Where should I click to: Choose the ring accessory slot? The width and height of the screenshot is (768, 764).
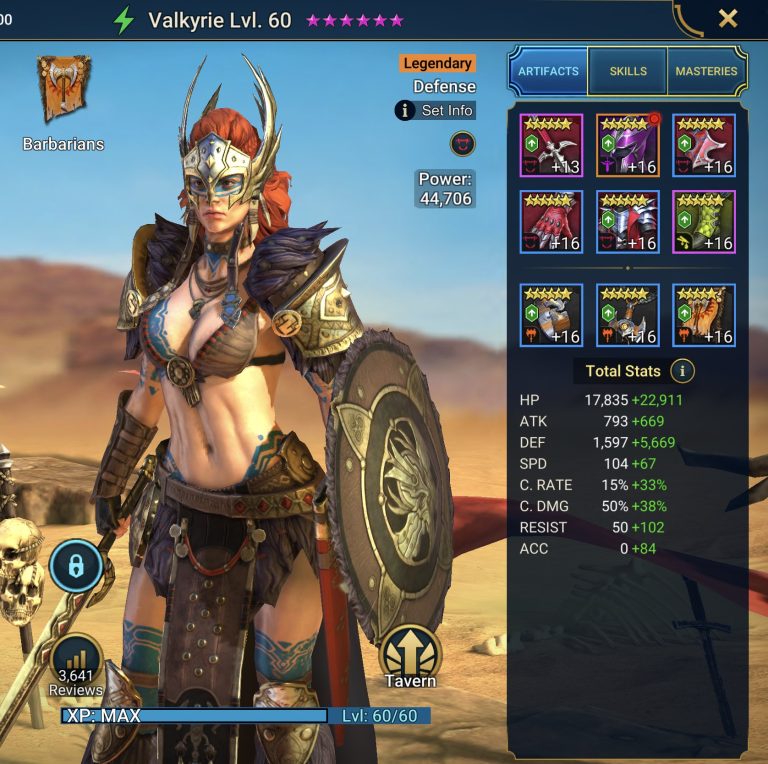(x=551, y=315)
